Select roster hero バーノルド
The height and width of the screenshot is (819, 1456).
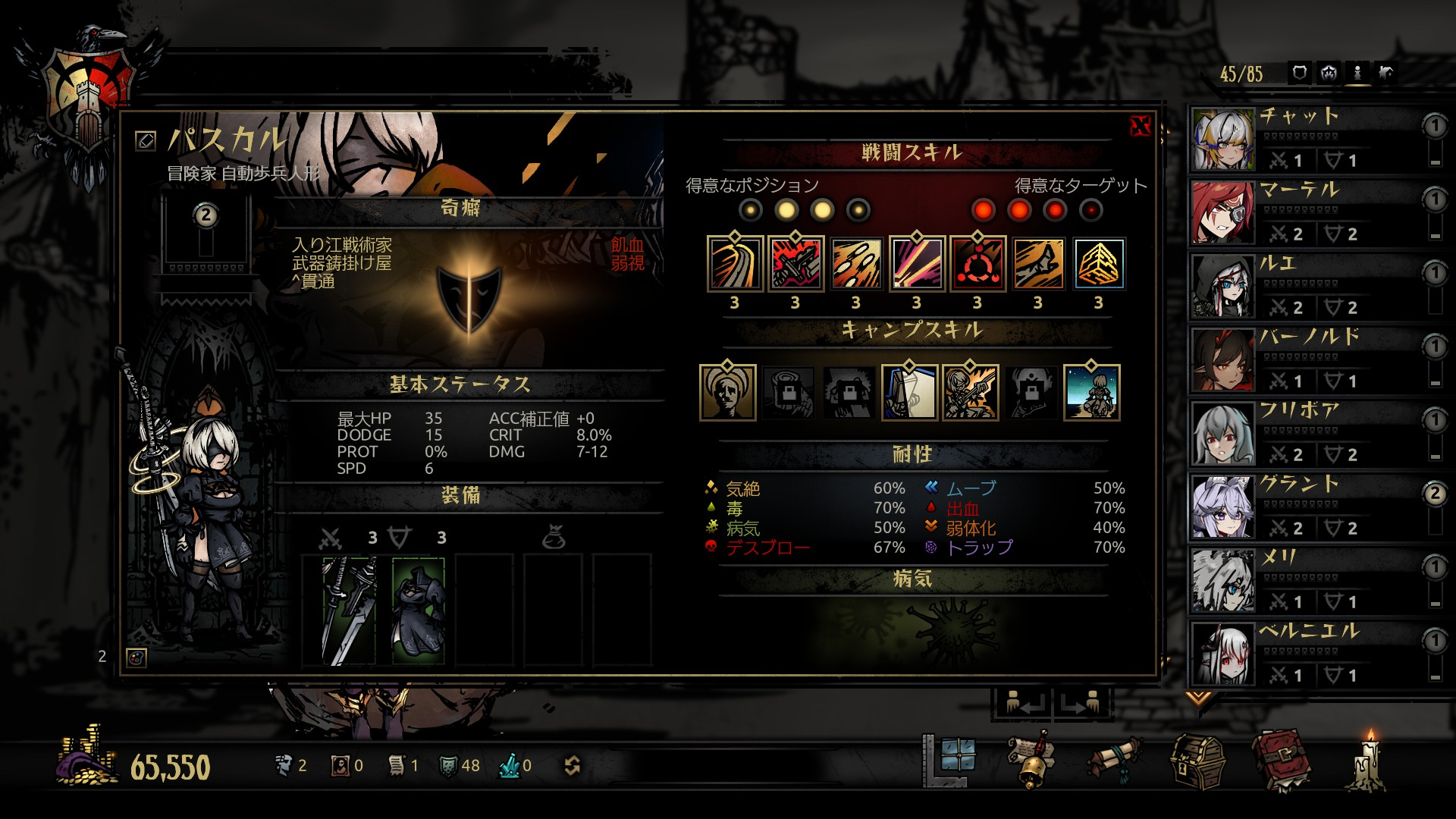(1304, 359)
